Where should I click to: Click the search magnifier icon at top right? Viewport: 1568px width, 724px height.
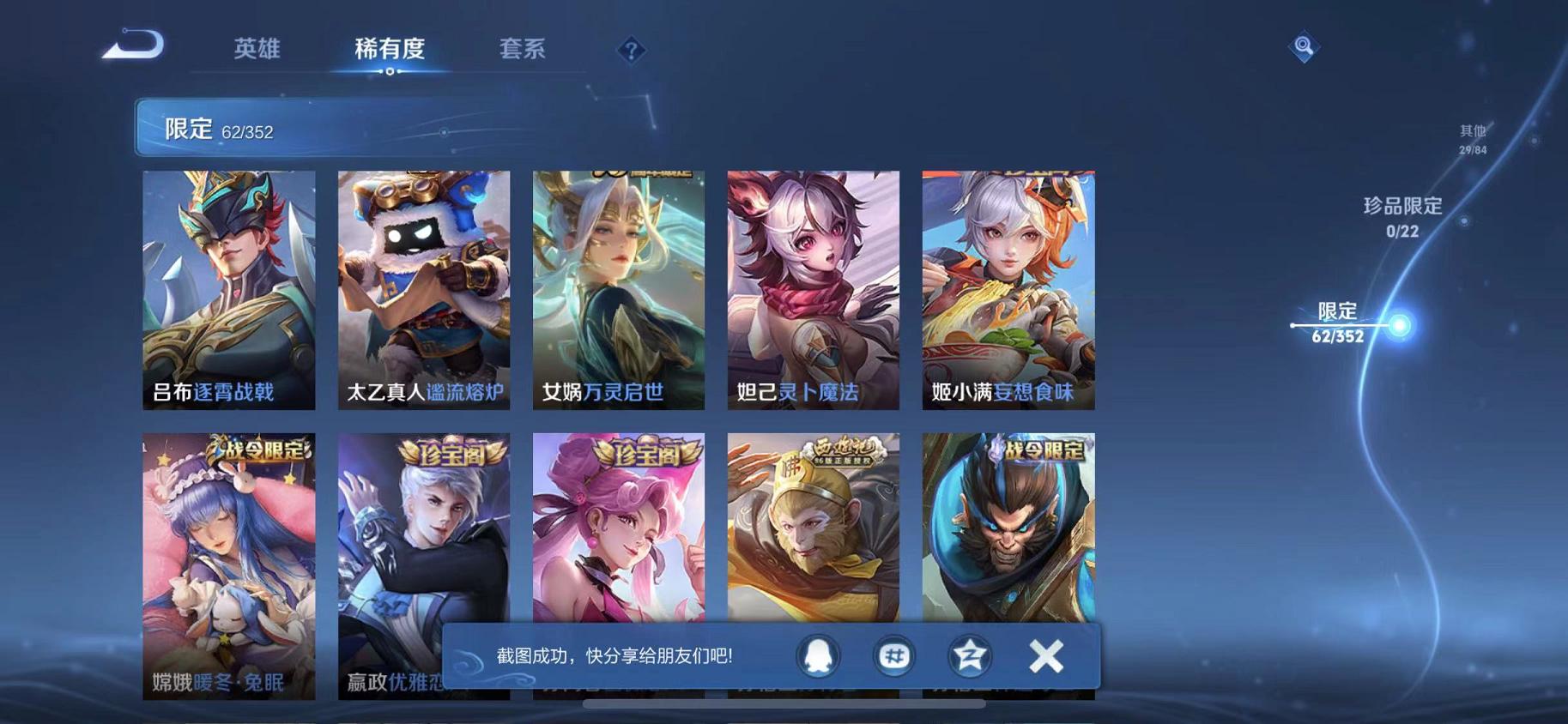click(1303, 47)
